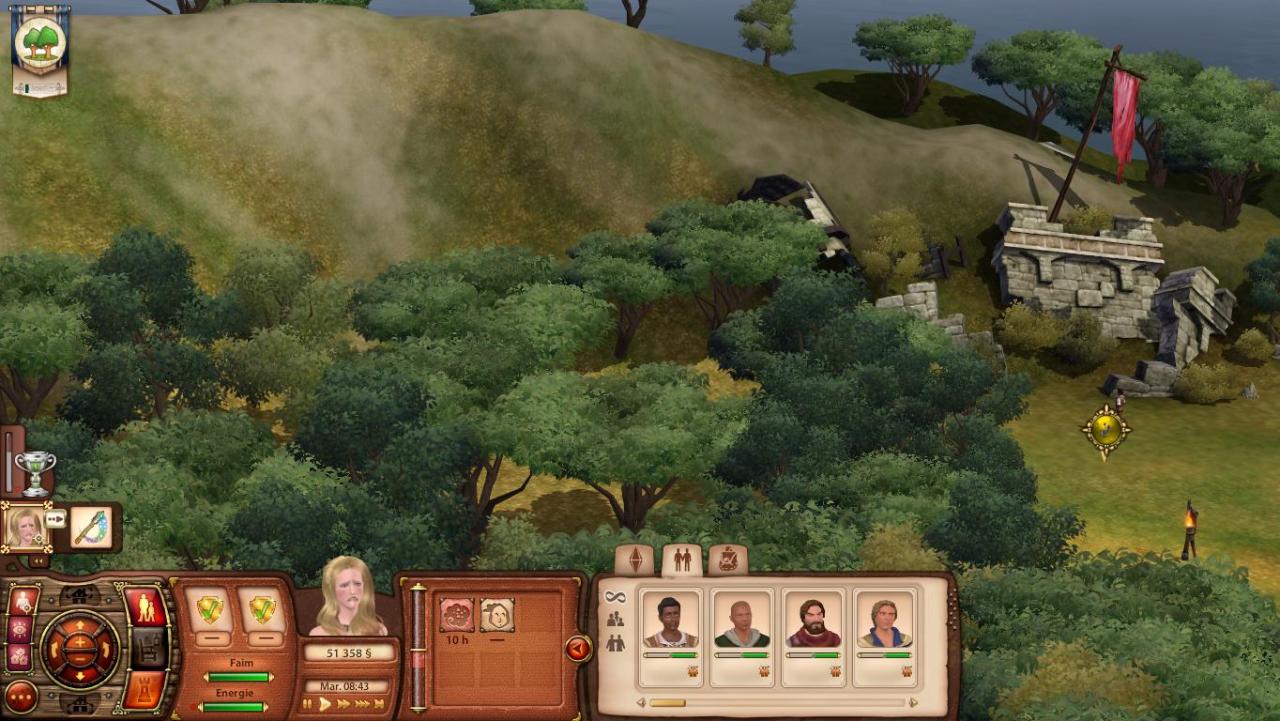Pause the game with the pause button
This screenshot has width=1280, height=721.
(x=308, y=704)
